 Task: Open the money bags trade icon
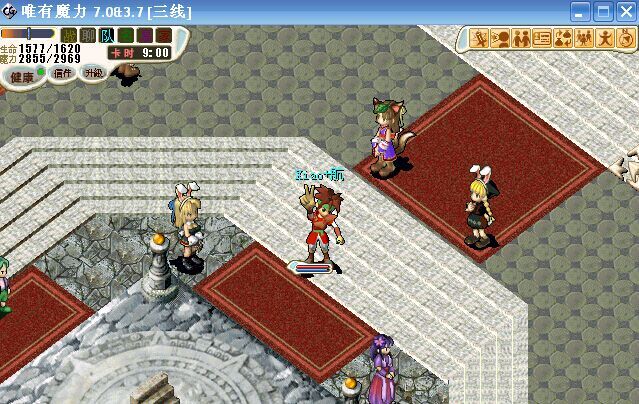(562, 39)
